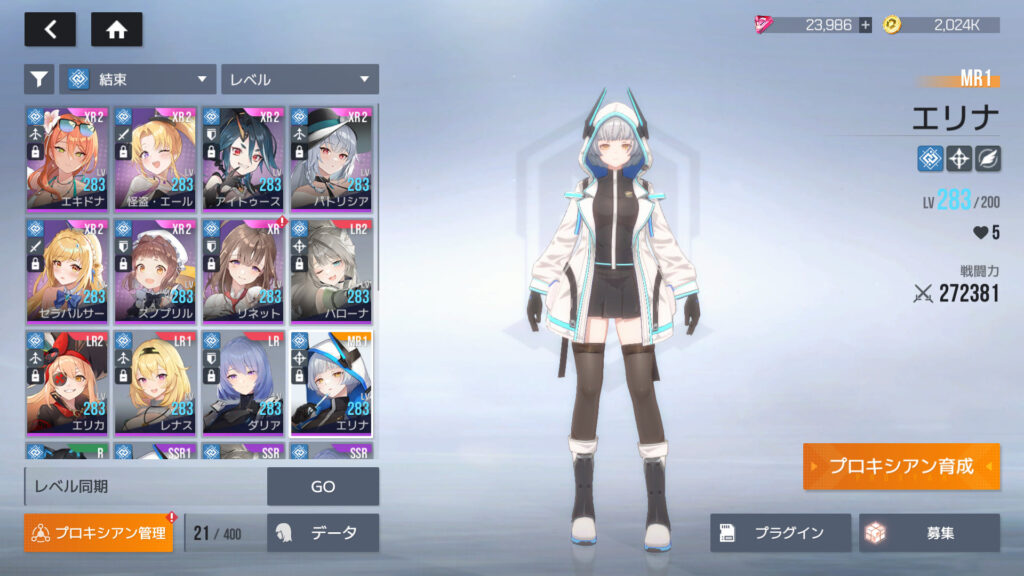
Task: Open the データ panel
Action: coord(322,533)
